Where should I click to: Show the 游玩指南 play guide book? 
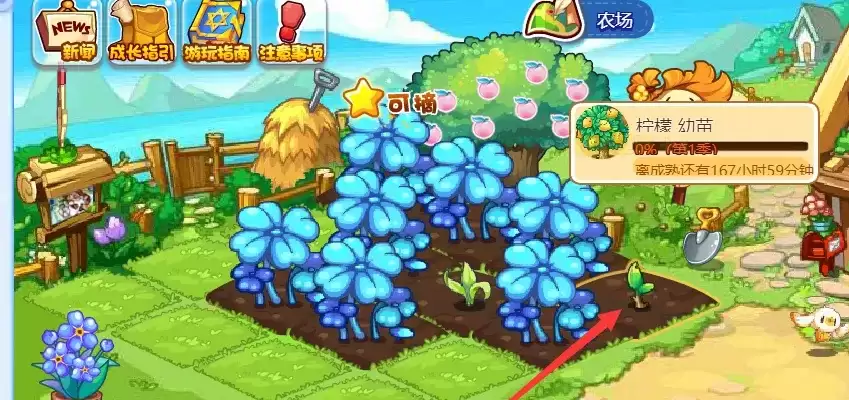(x=216, y=32)
